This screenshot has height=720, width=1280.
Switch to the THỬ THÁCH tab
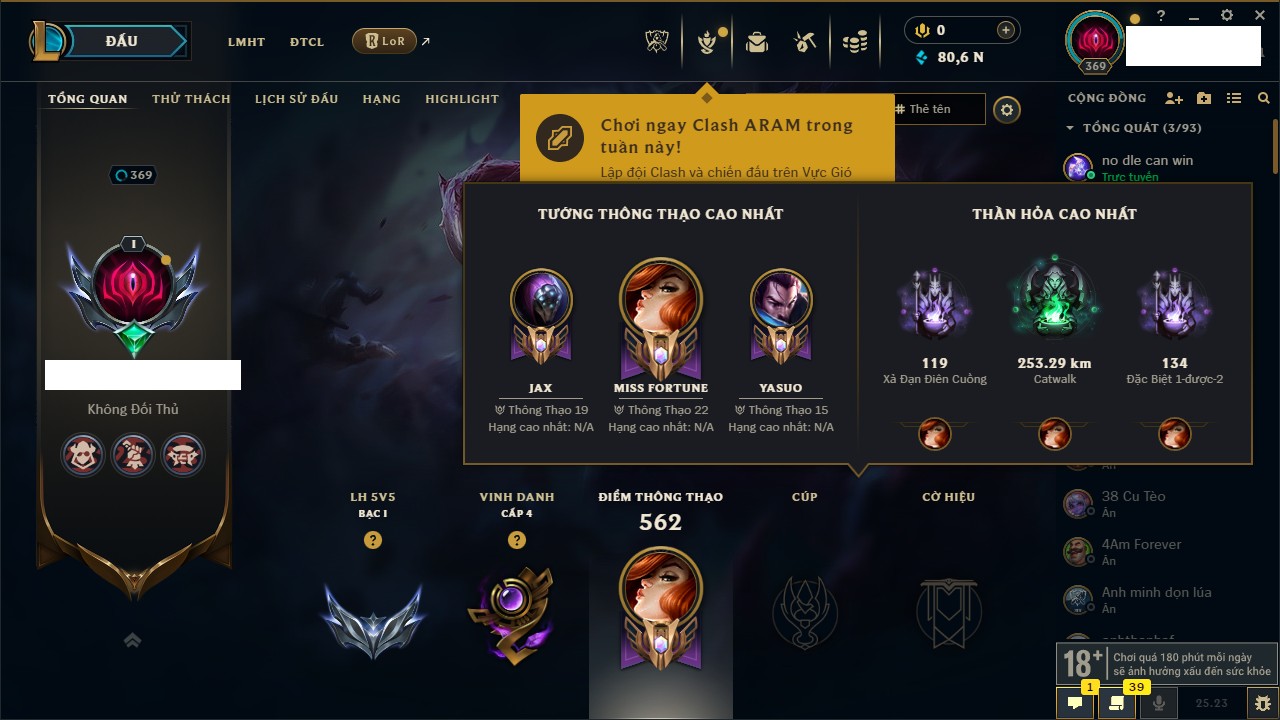tap(191, 99)
